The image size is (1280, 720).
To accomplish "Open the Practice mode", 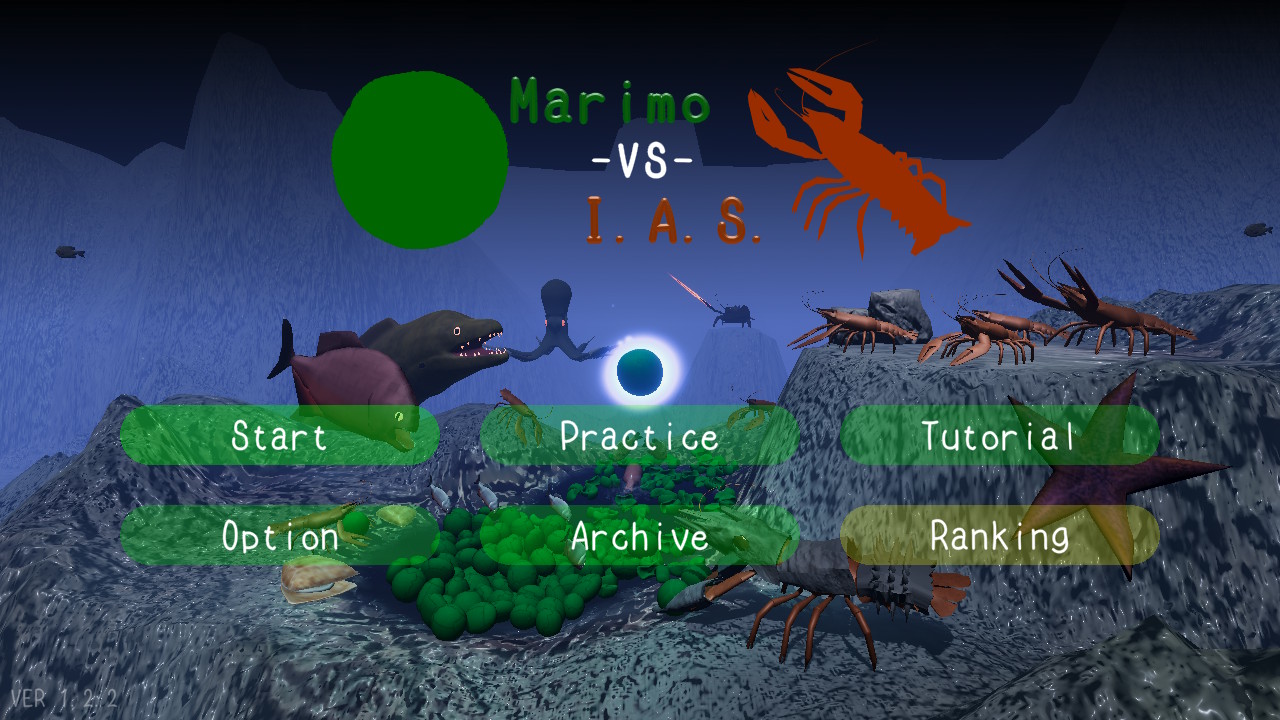I will [x=640, y=437].
